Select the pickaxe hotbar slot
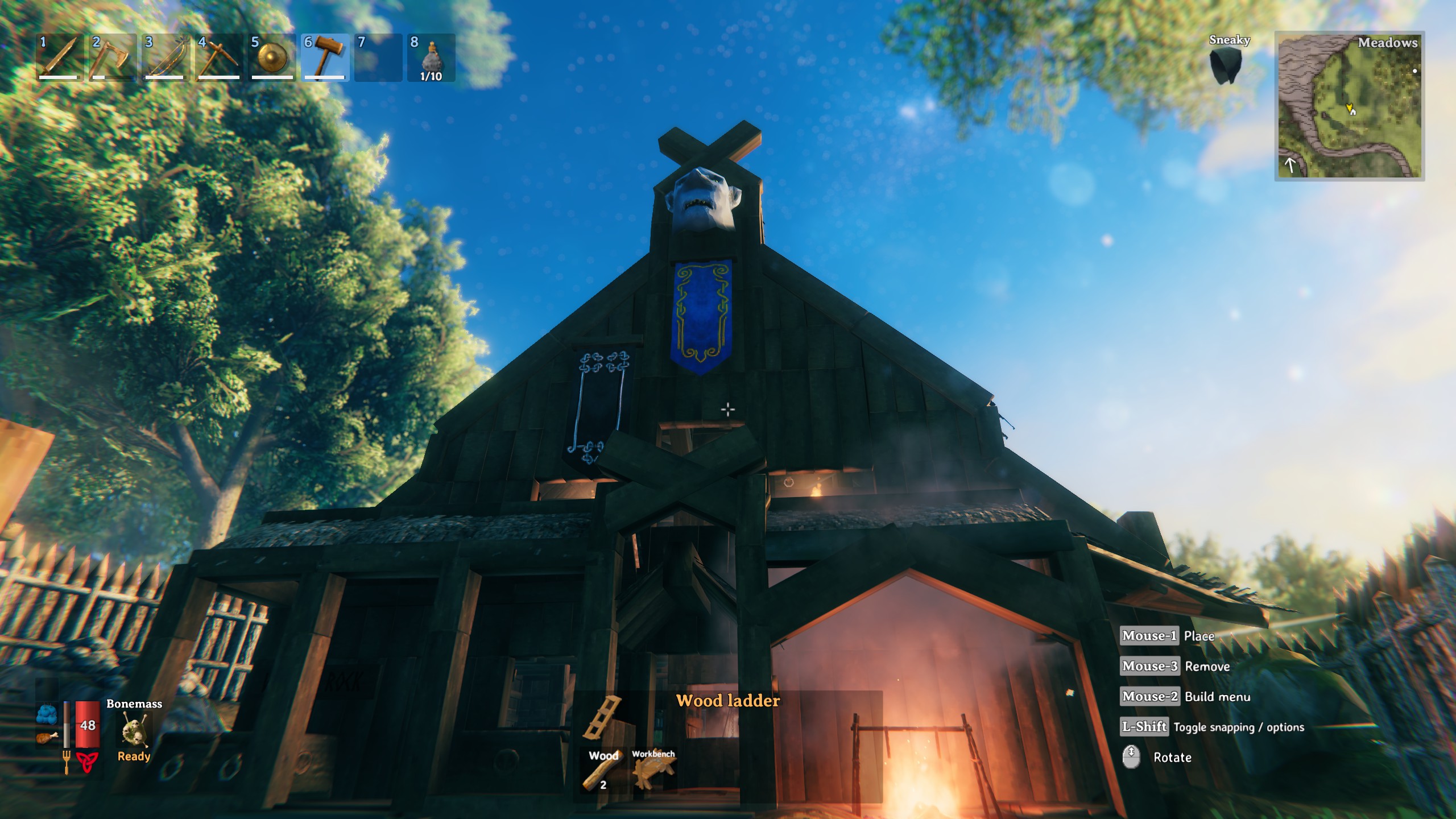1456x819 pixels. (x=218, y=57)
